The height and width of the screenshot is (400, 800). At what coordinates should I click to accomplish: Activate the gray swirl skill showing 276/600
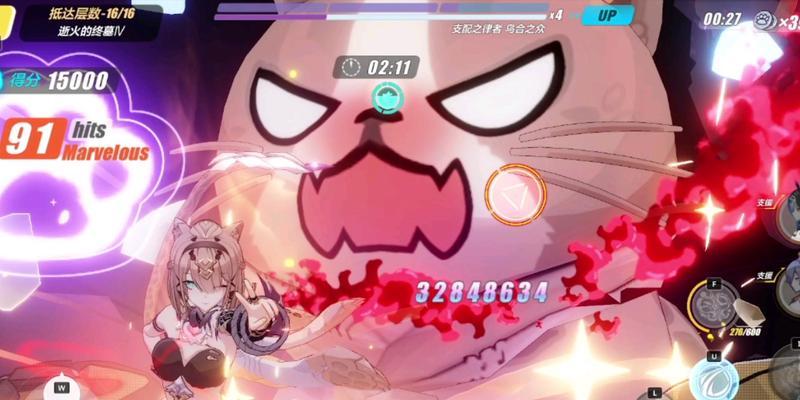[715, 304]
